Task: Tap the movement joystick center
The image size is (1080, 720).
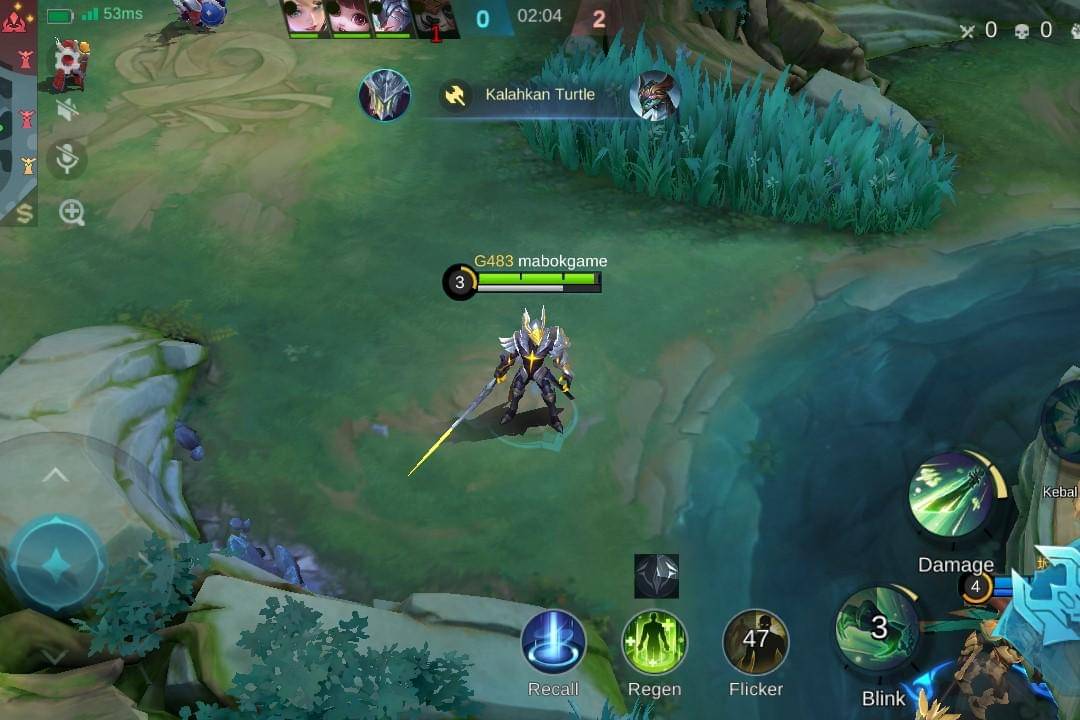Action: click(57, 565)
